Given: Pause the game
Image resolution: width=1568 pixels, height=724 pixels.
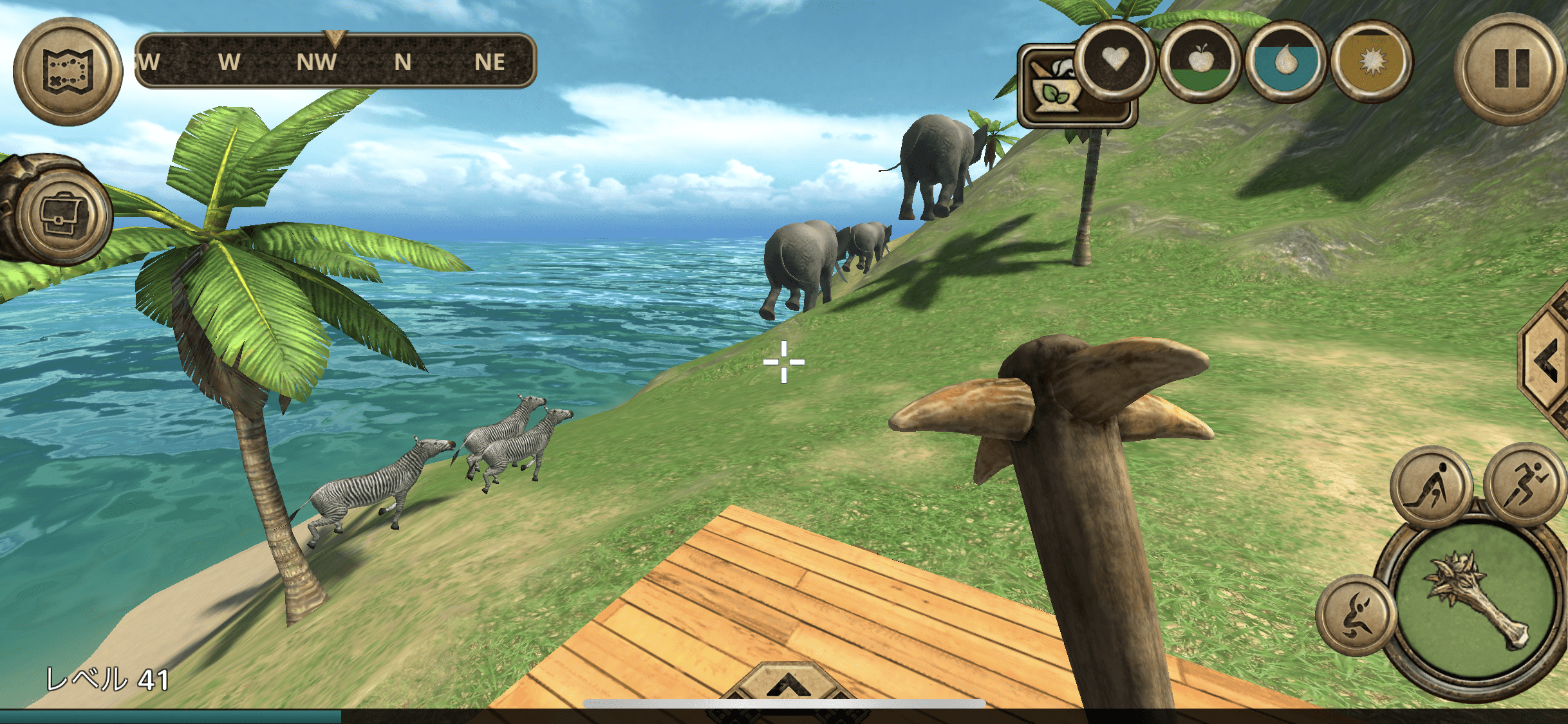Looking at the screenshot, I should [x=1511, y=69].
